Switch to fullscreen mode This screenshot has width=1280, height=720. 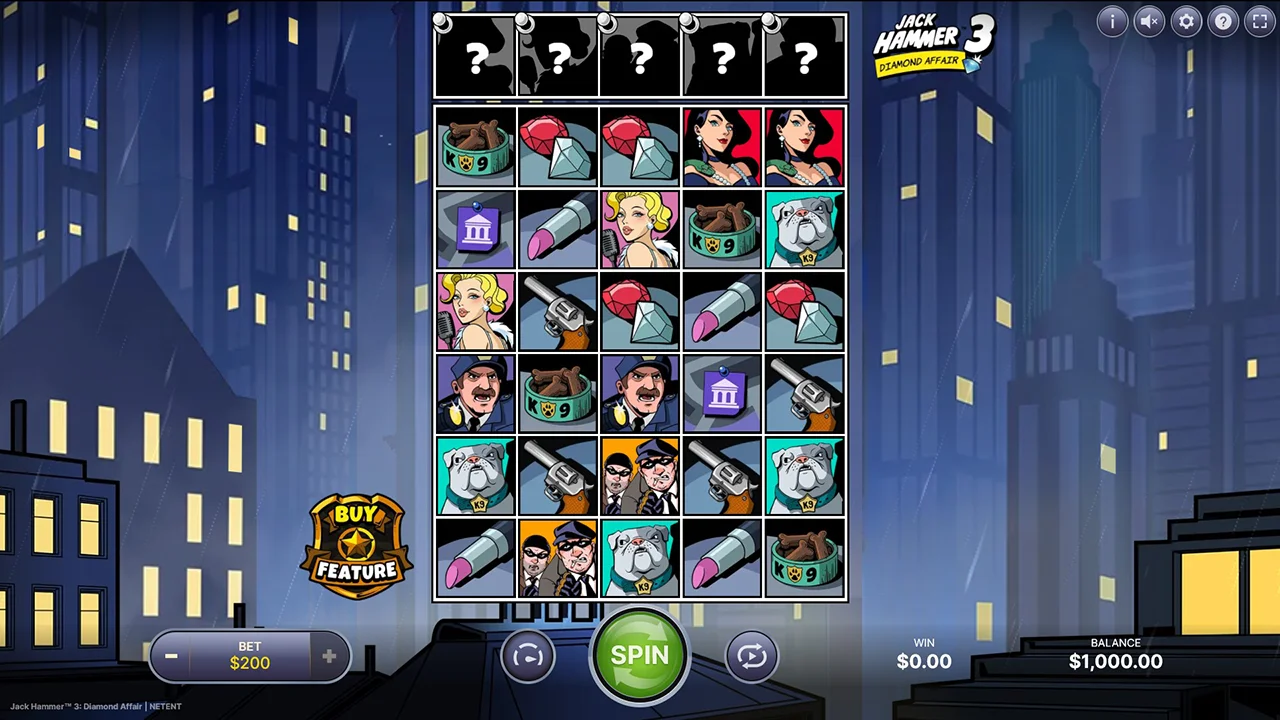[1259, 21]
